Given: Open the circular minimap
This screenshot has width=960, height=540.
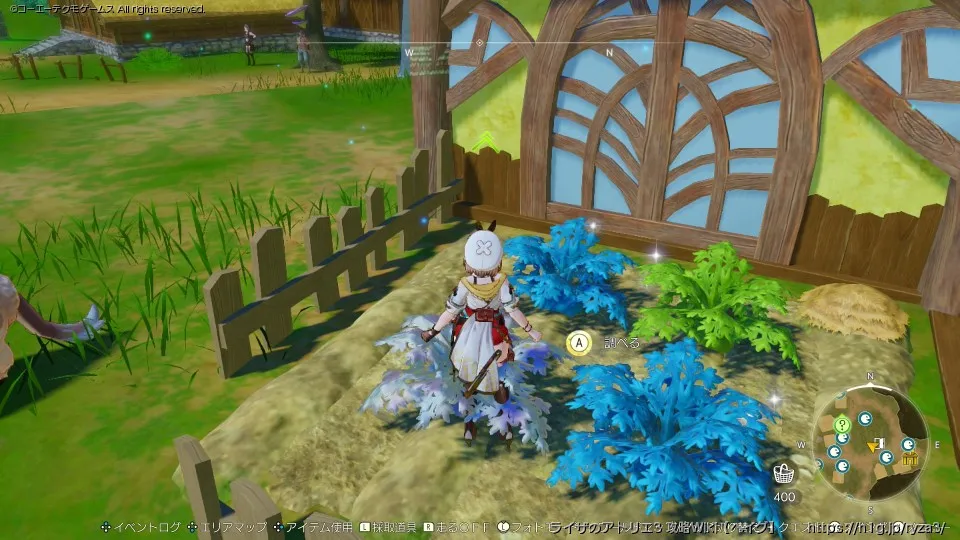Looking at the screenshot, I should 869,440.
